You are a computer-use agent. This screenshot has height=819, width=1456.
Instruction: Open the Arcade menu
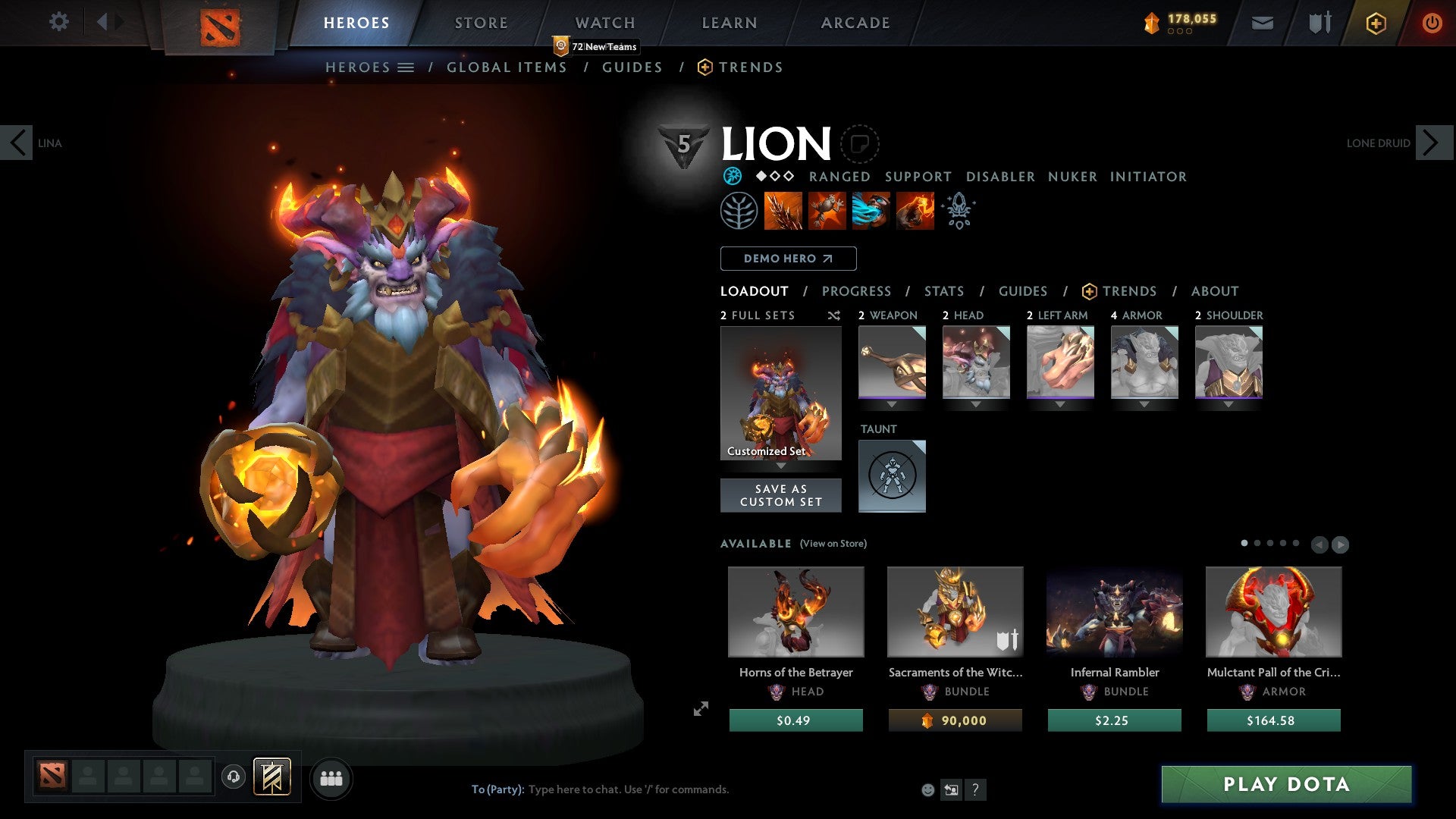pos(855,23)
